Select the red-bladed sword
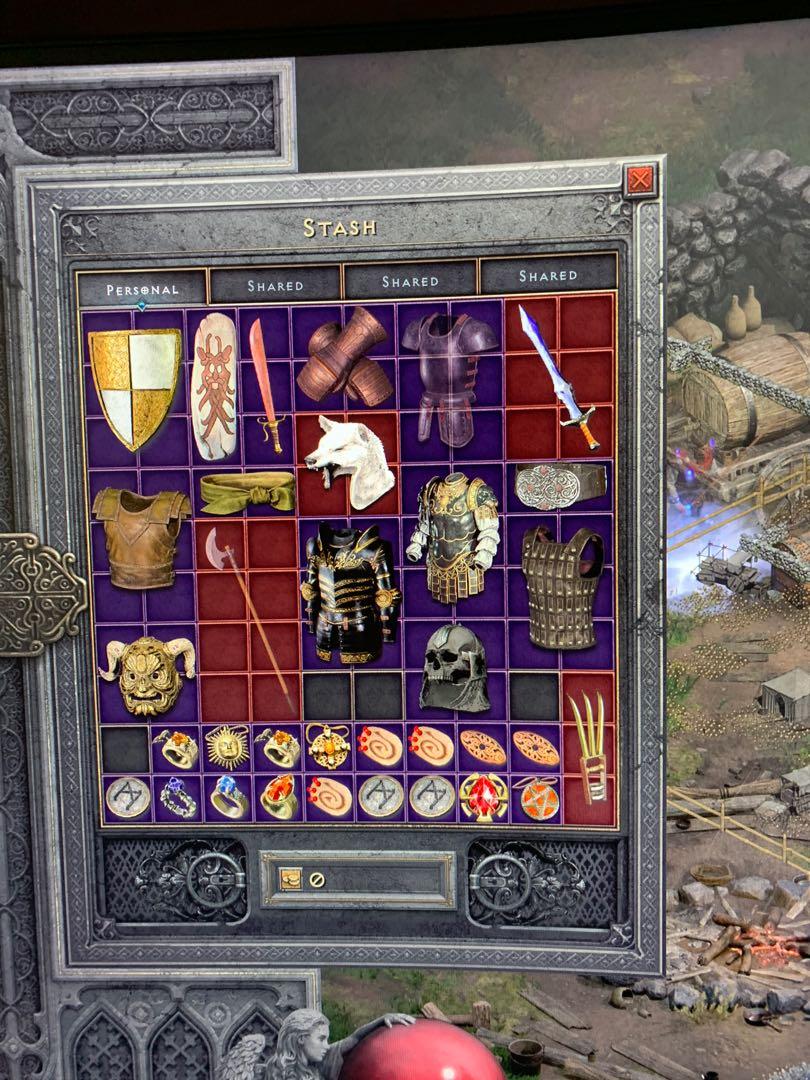This screenshot has height=1080, width=810. coord(265,385)
